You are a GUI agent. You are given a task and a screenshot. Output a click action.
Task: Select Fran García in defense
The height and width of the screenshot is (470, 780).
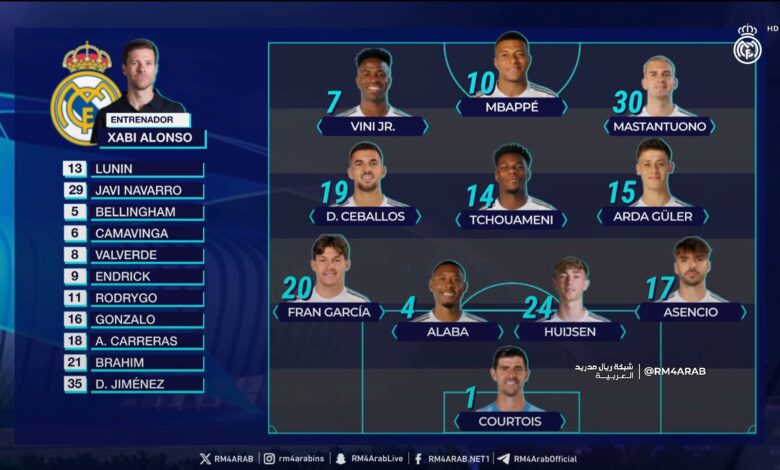pyautogui.click(x=329, y=311)
